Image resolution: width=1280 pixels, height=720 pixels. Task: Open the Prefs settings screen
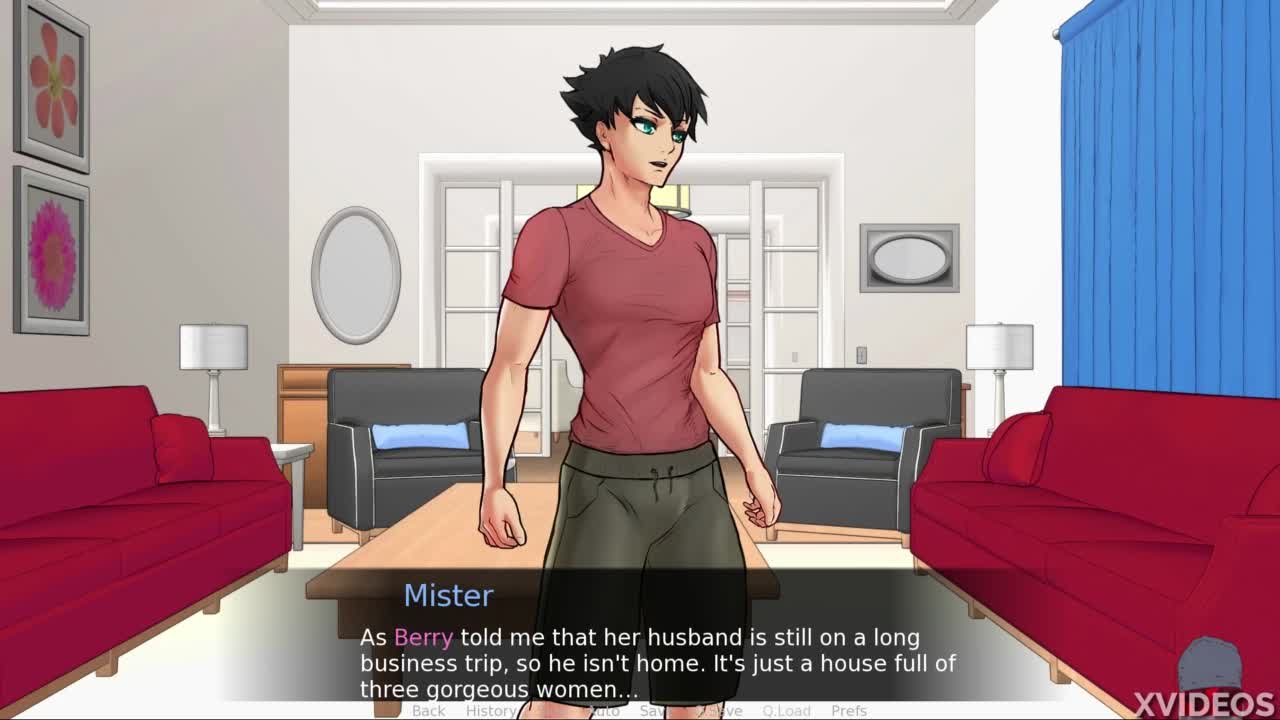pos(849,711)
